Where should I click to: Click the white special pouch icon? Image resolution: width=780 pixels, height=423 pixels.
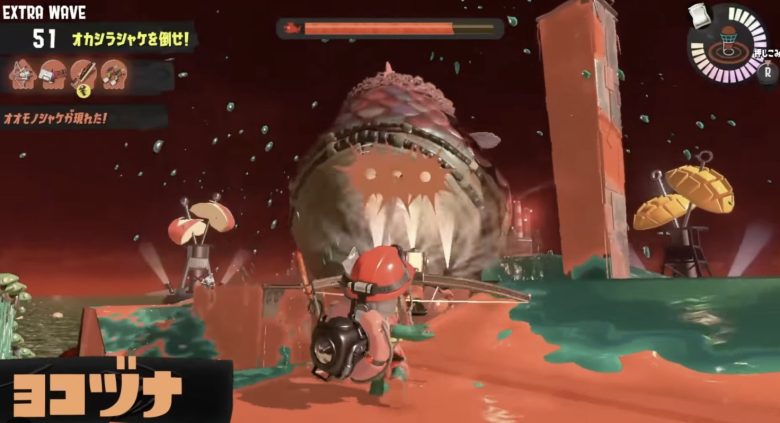[x=700, y=14]
